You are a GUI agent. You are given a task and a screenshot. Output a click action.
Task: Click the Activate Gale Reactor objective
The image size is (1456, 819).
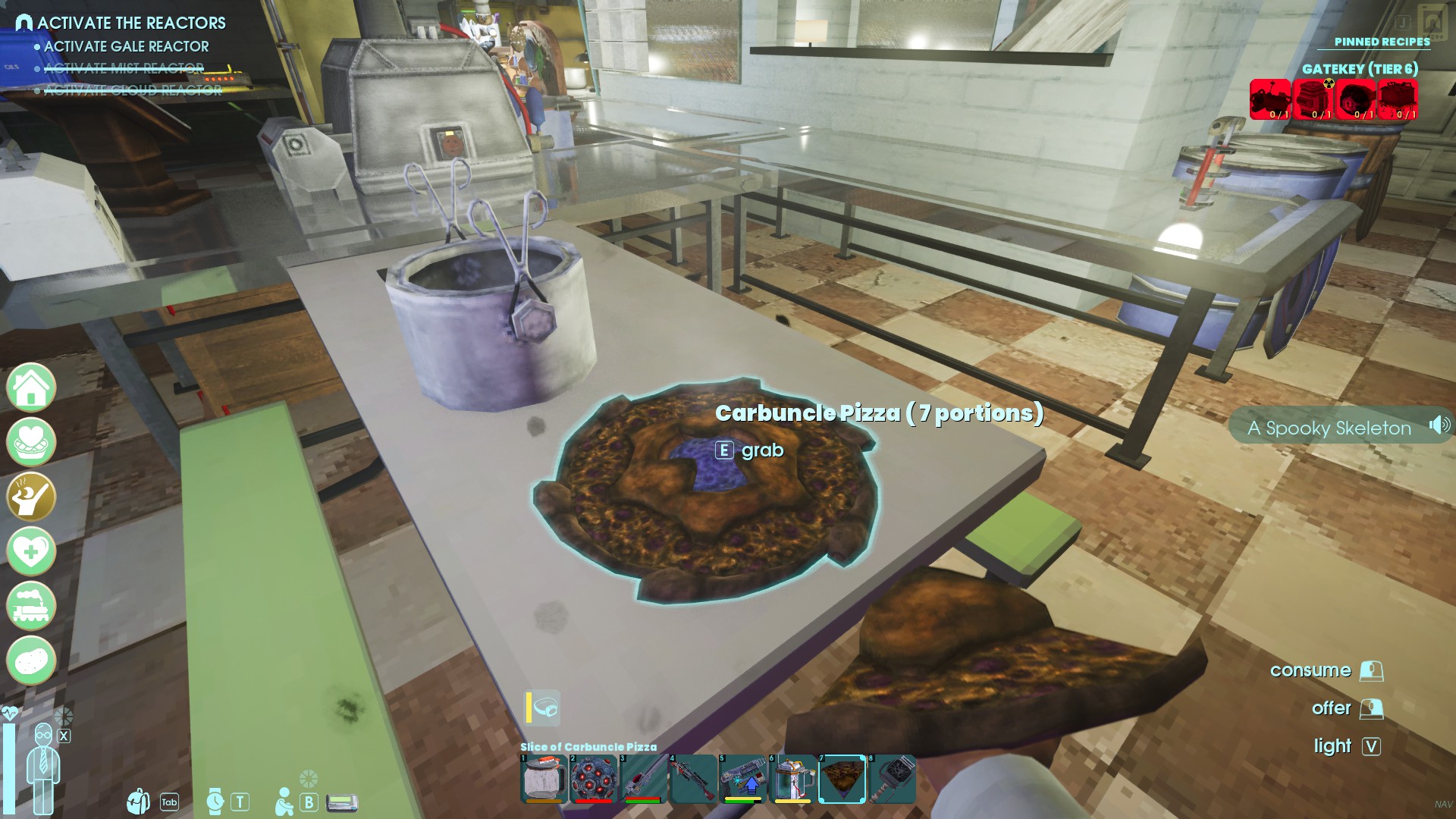coord(126,46)
